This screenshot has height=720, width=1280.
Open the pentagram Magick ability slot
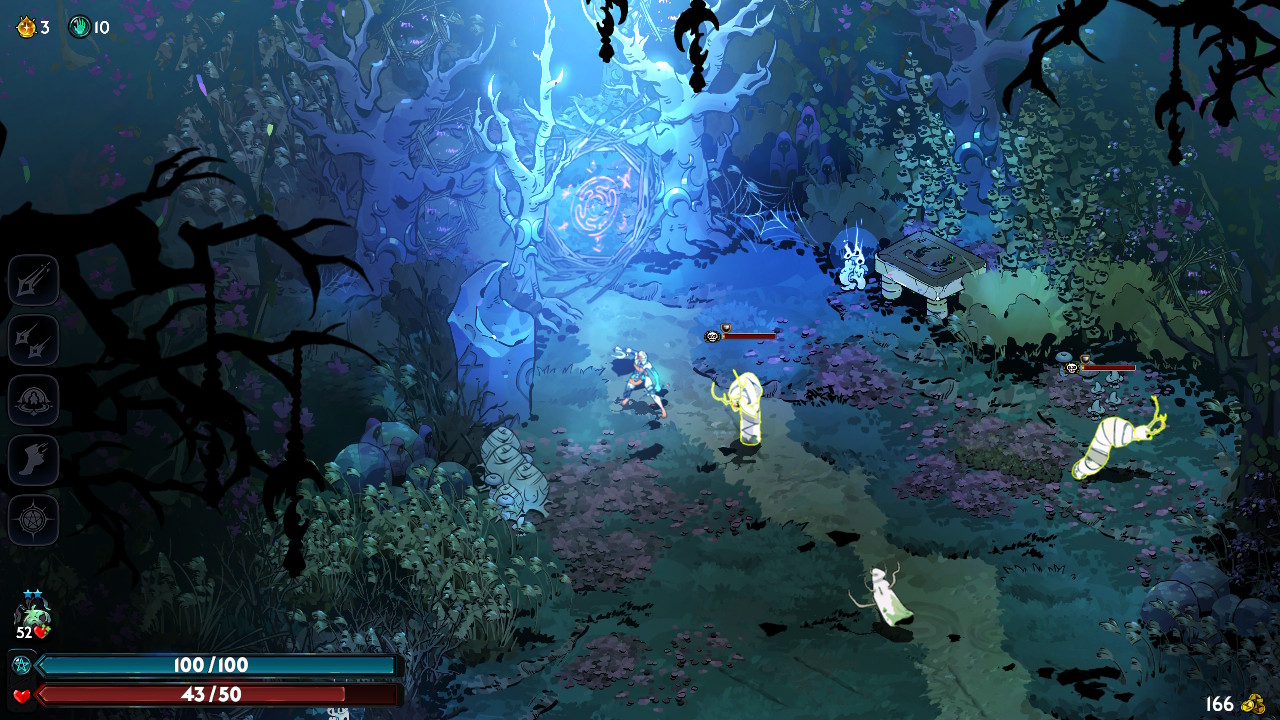point(34,520)
